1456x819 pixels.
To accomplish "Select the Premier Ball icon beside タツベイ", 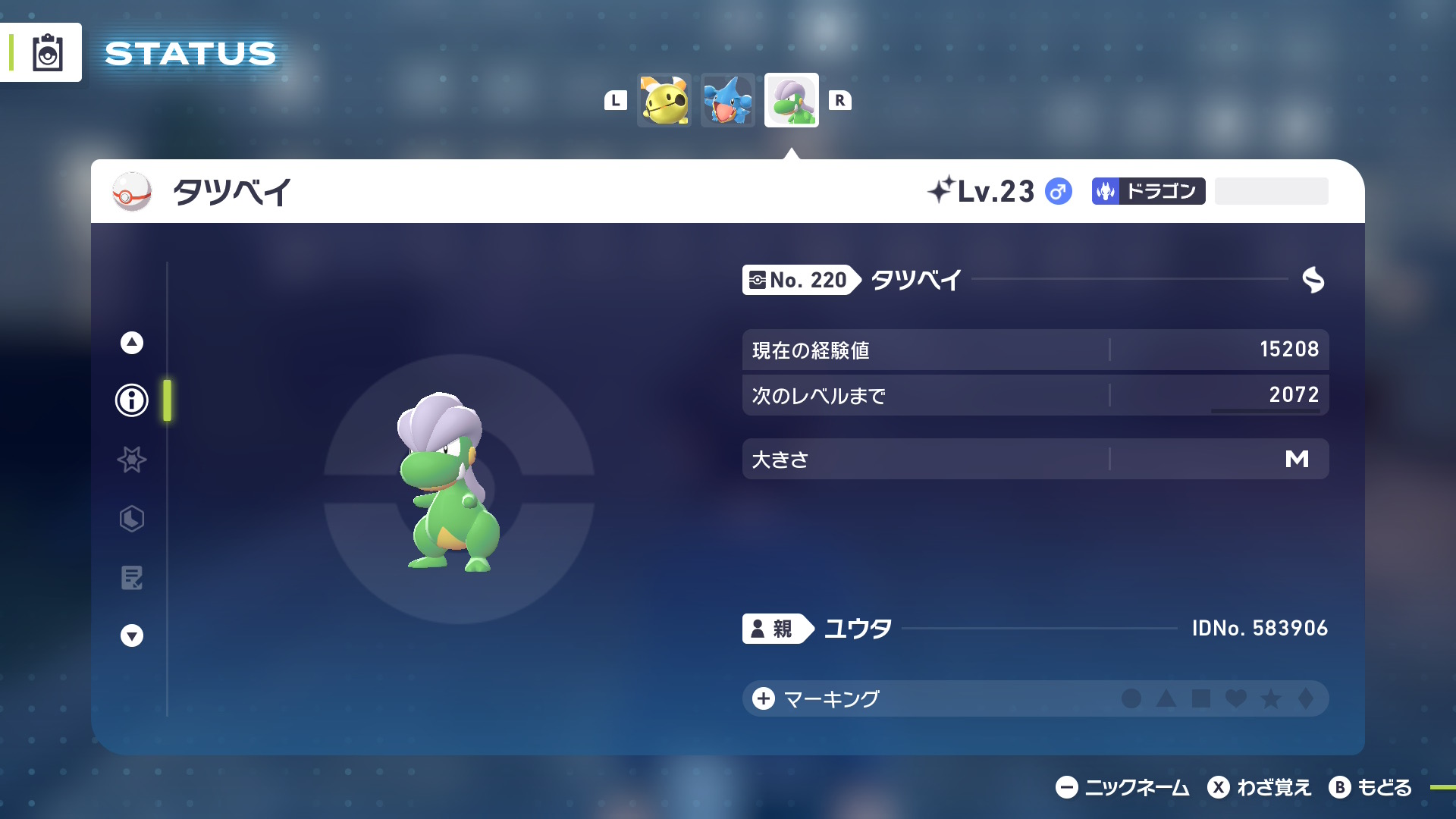I will pos(132,192).
